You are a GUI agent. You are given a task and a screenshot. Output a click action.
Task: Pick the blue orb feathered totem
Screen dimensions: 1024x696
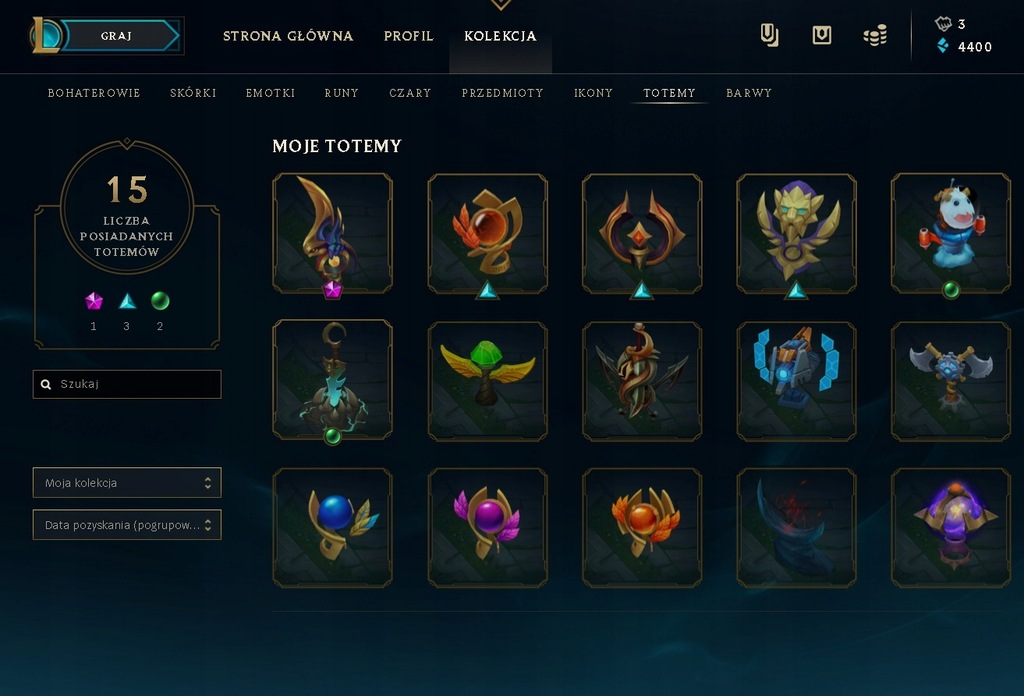click(x=332, y=528)
